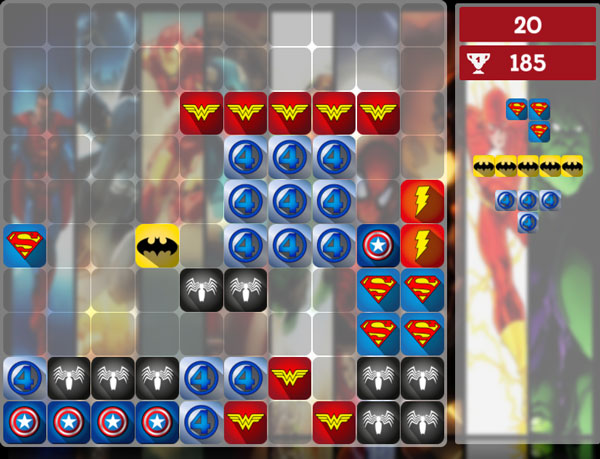600x459 pixels.
Task: Click the single Superman tile left of Batman
Action: (25, 246)
